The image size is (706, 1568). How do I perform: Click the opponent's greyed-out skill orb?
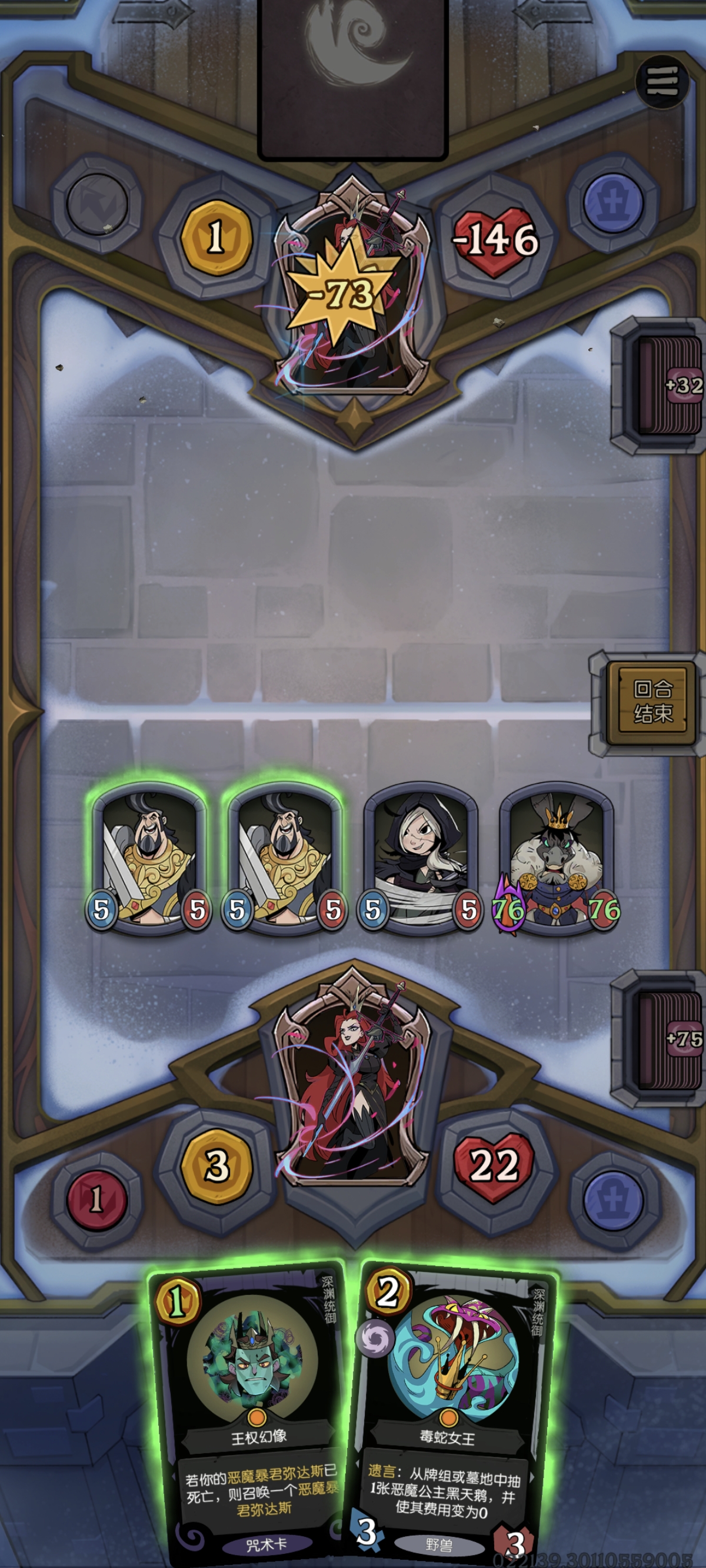(98, 203)
